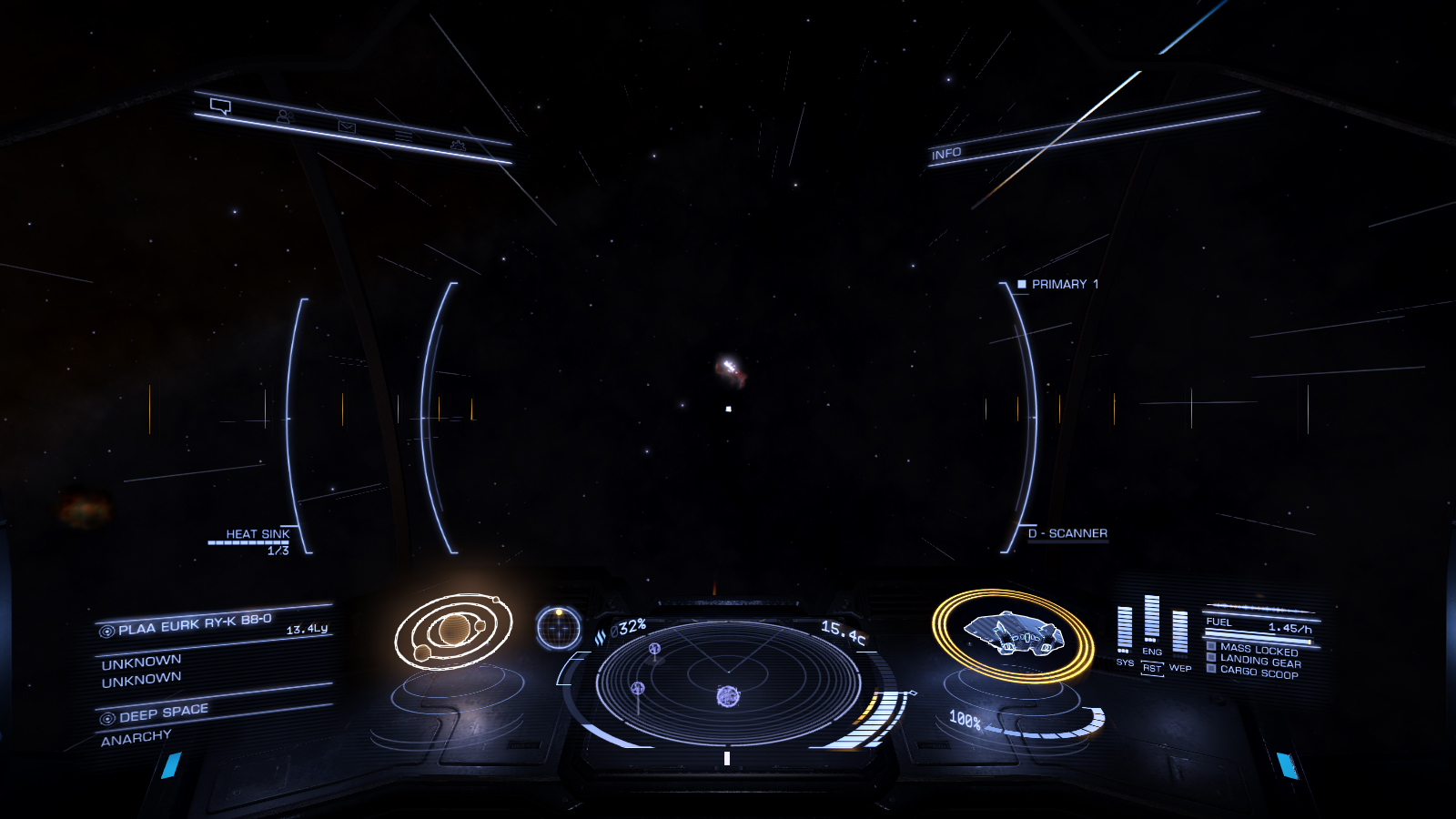The height and width of the screenshot is (819, 1456).
Task: Click the central radar scanner disc
Action: coord(728,681)
